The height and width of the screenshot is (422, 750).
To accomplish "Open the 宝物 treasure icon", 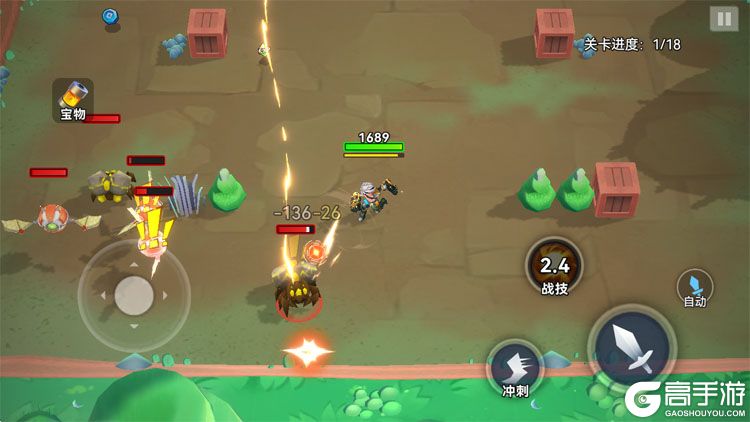I will click(x=73, y=99).
